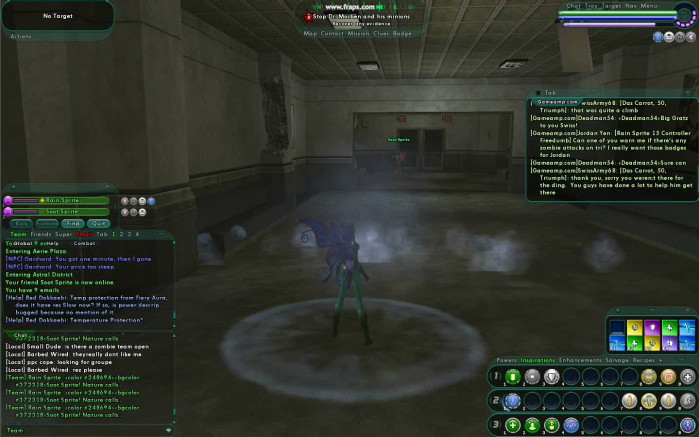The width and height of the screenshot is (699, 437).
Task: Switch to the Powers tab
Action: tap(506, 359)
